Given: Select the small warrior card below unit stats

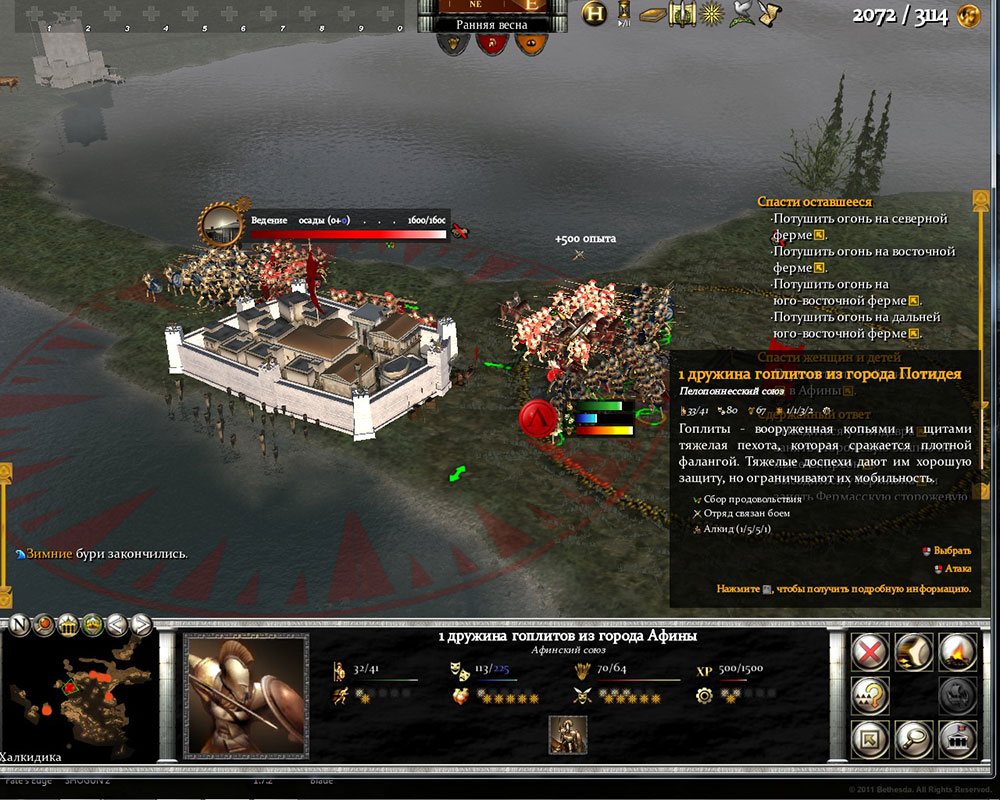Looking at the screenshot, I should click(568, 734).
